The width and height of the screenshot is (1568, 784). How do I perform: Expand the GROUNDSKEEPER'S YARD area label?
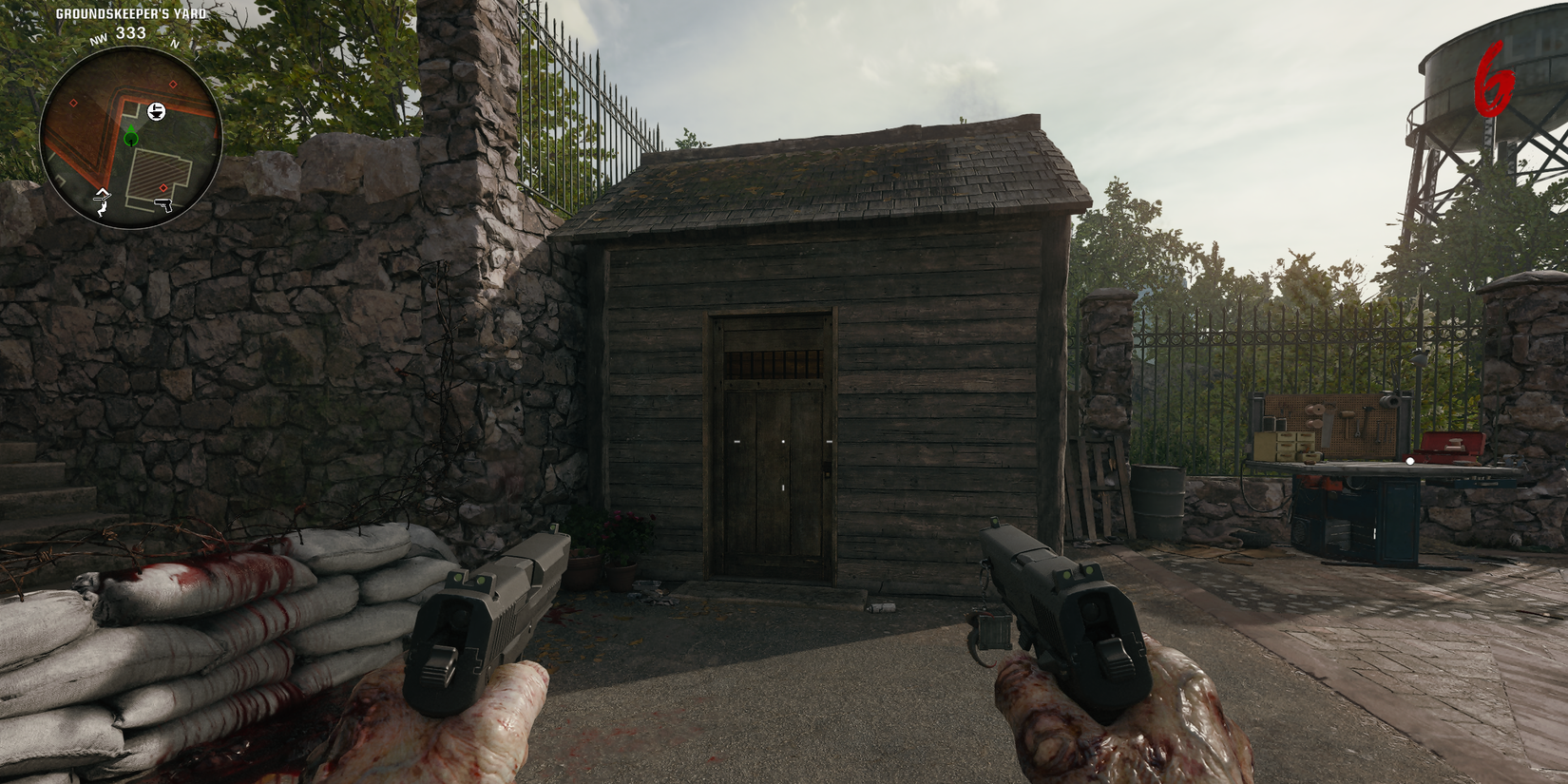[132, 14]
